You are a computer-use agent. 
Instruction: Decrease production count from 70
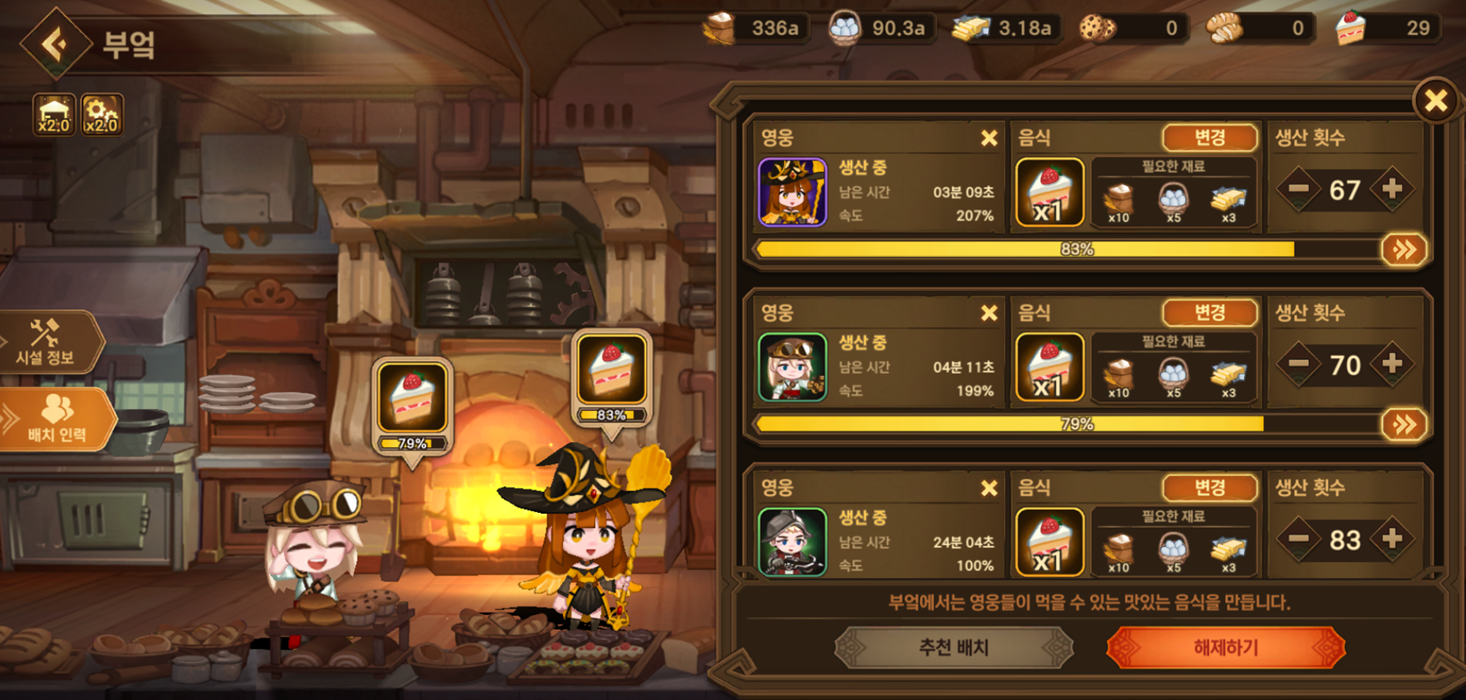pyautogui.click(x=1299, y=364)
